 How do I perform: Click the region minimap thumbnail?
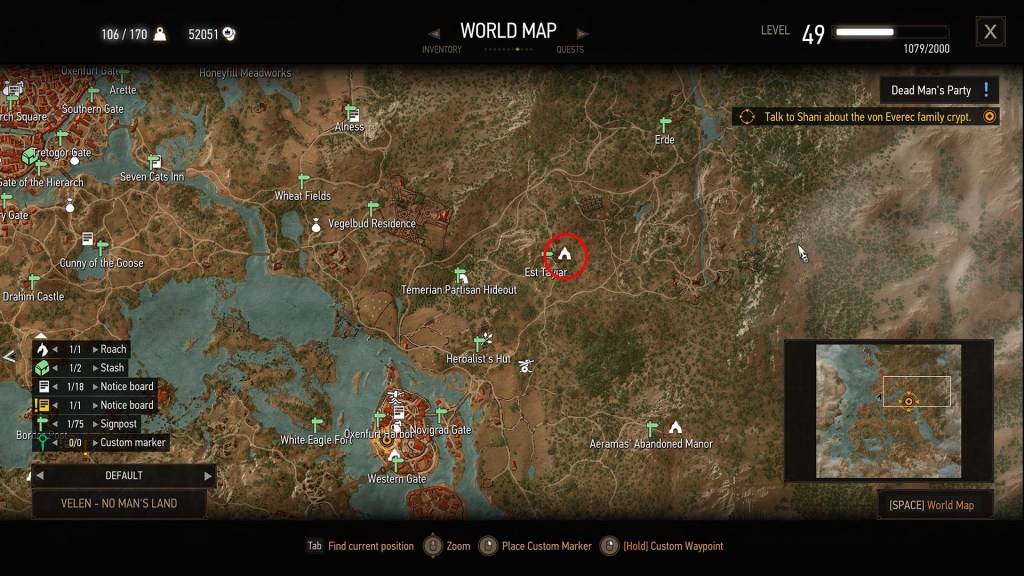point(888,410)
